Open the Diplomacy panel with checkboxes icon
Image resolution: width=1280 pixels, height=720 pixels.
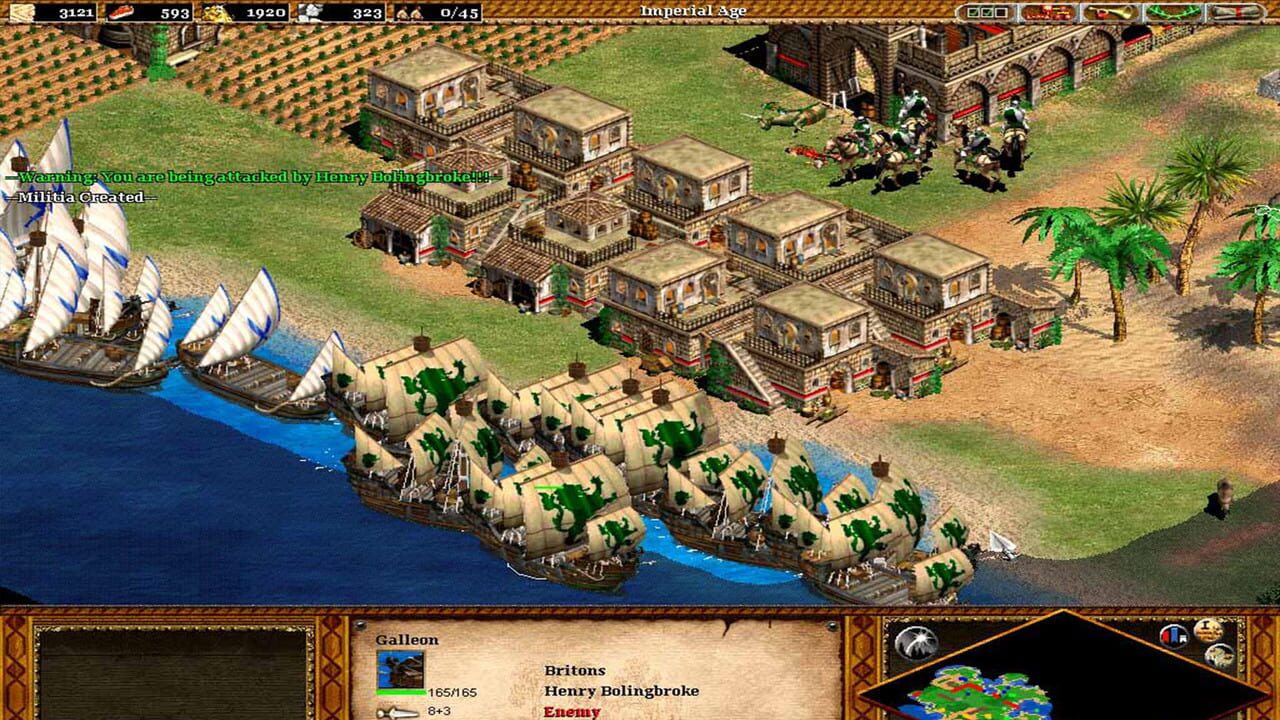pos(985,11)
